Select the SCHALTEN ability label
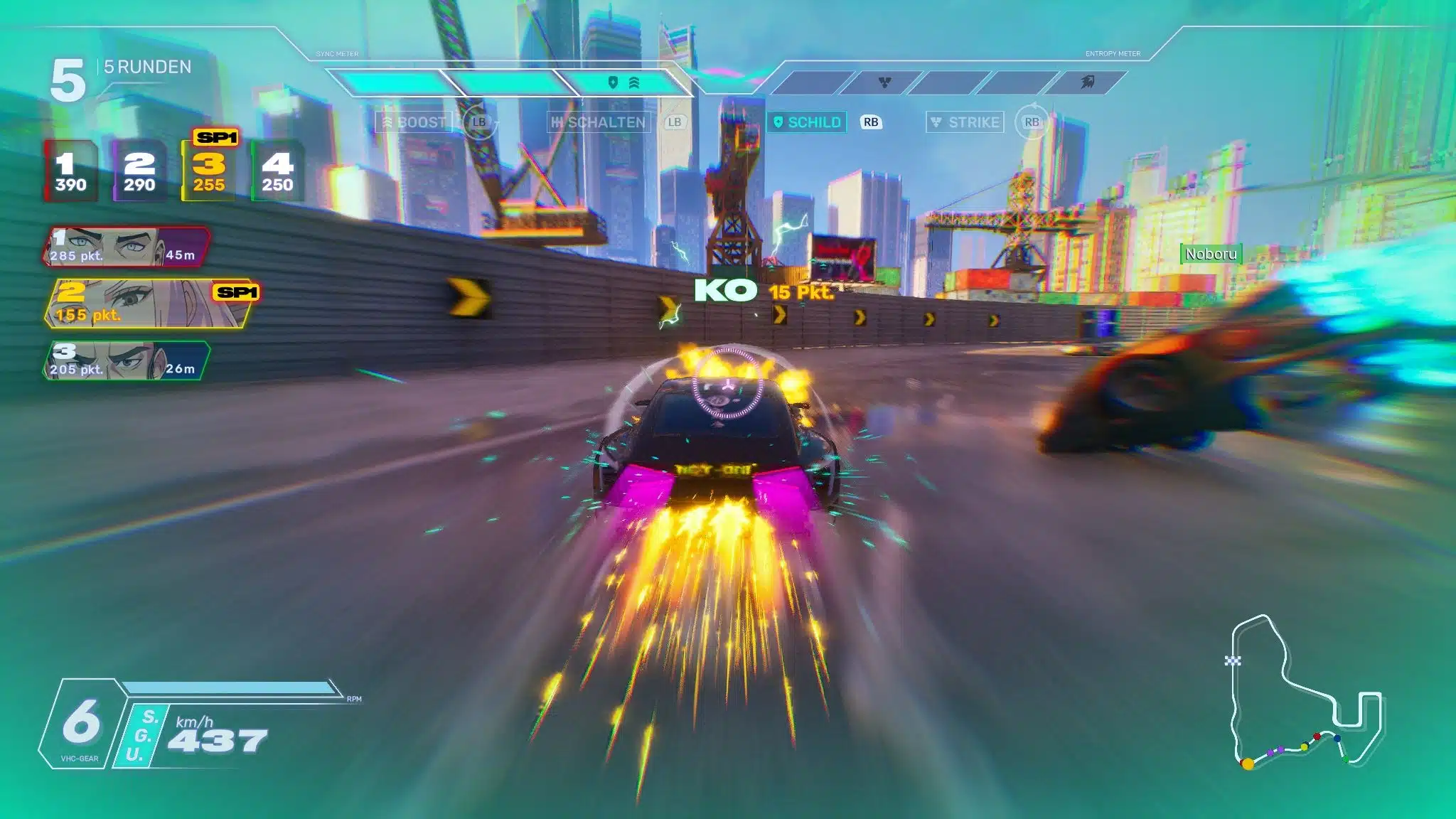This screenshot has height=819, width=1456. [x=599, y=122]
